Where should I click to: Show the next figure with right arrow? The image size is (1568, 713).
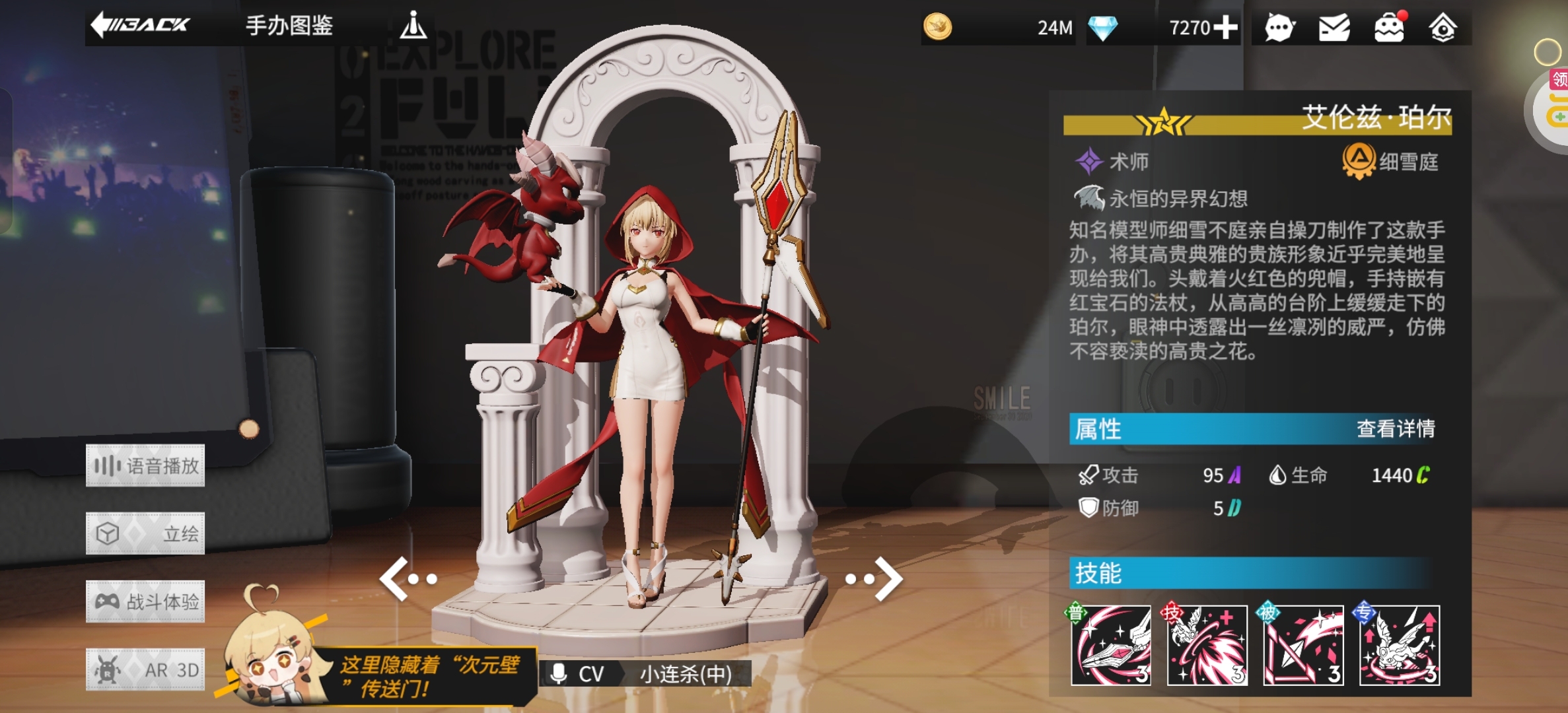(876, 579)
